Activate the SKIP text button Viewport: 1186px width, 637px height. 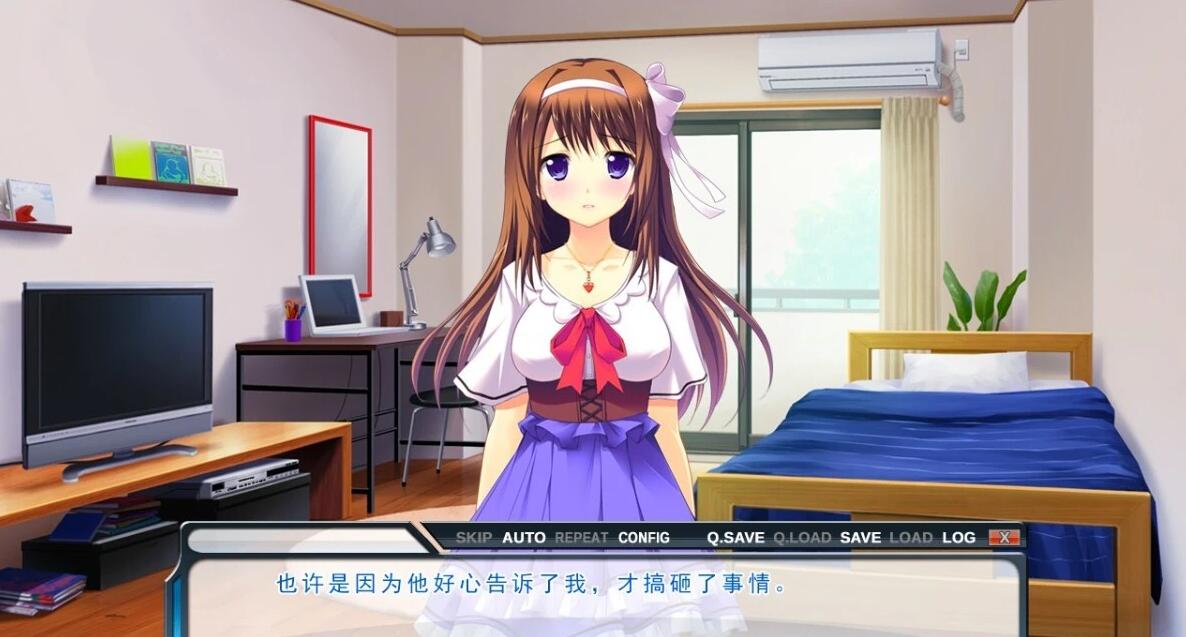[474, 538]
